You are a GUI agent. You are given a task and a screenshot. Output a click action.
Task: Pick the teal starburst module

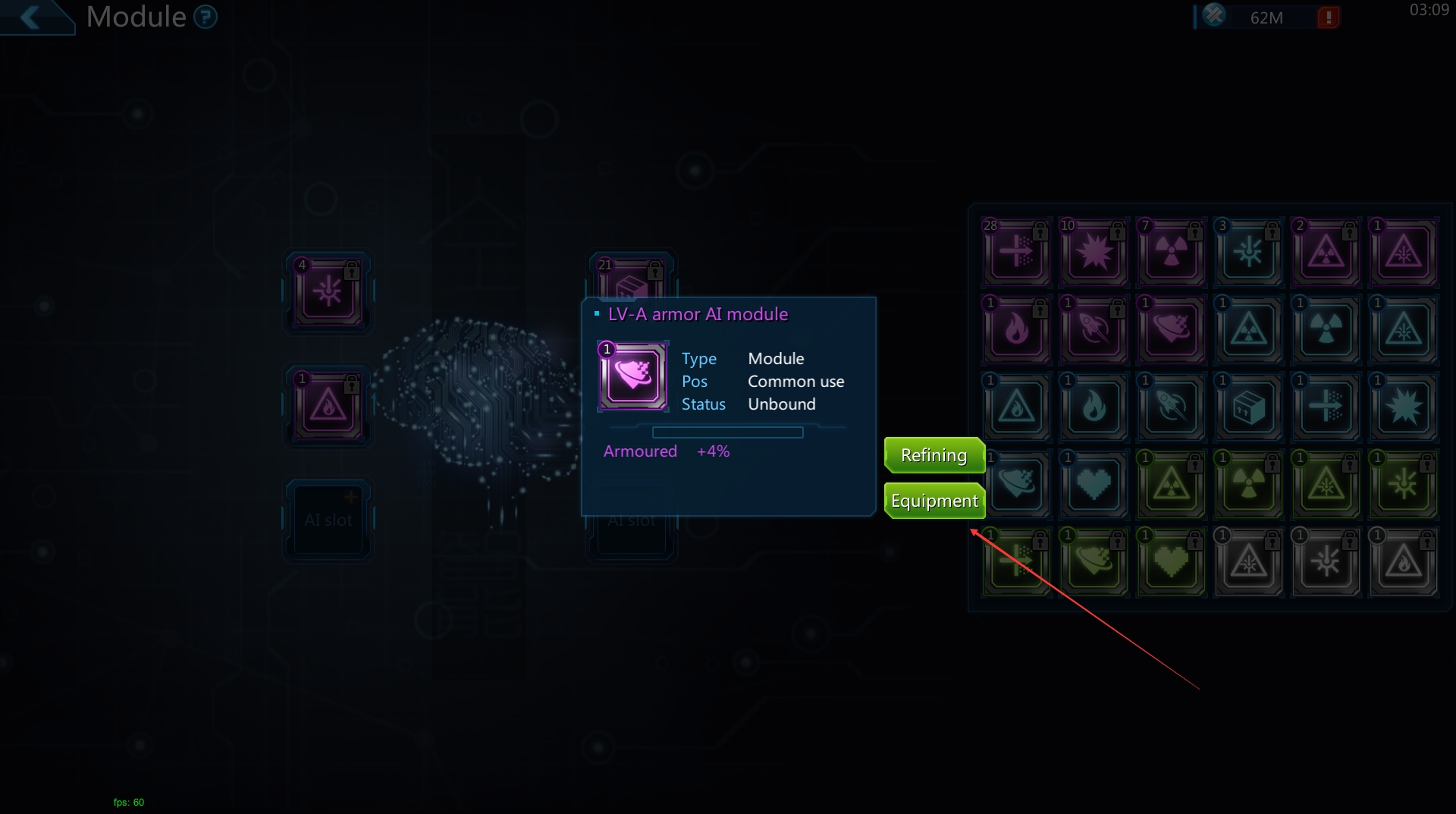point(1403,407)
